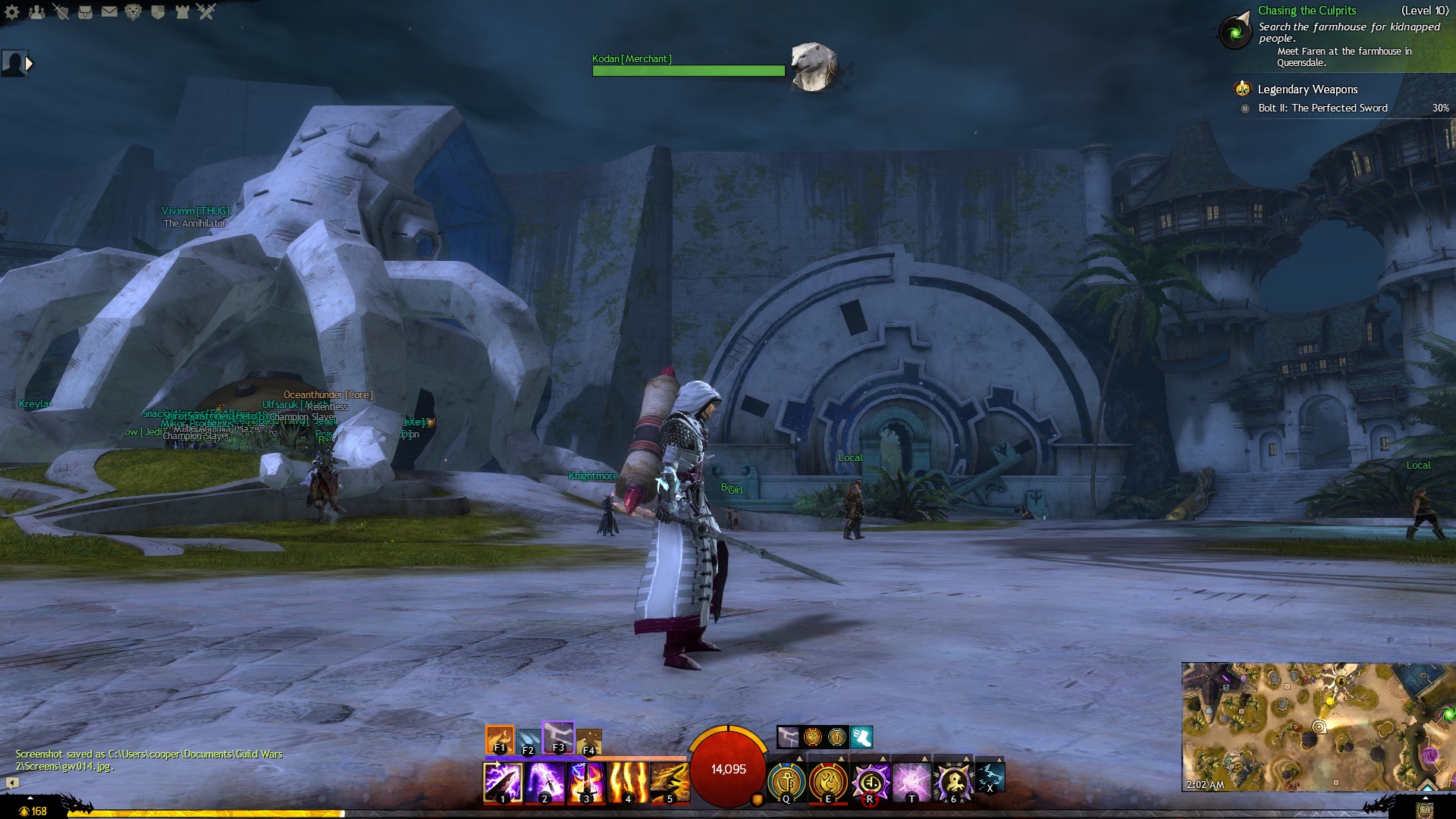The height and width of the screenshot is (819, 1456).
Task: Open the PvP crossed-swords icon
Action: click(207, 12)
